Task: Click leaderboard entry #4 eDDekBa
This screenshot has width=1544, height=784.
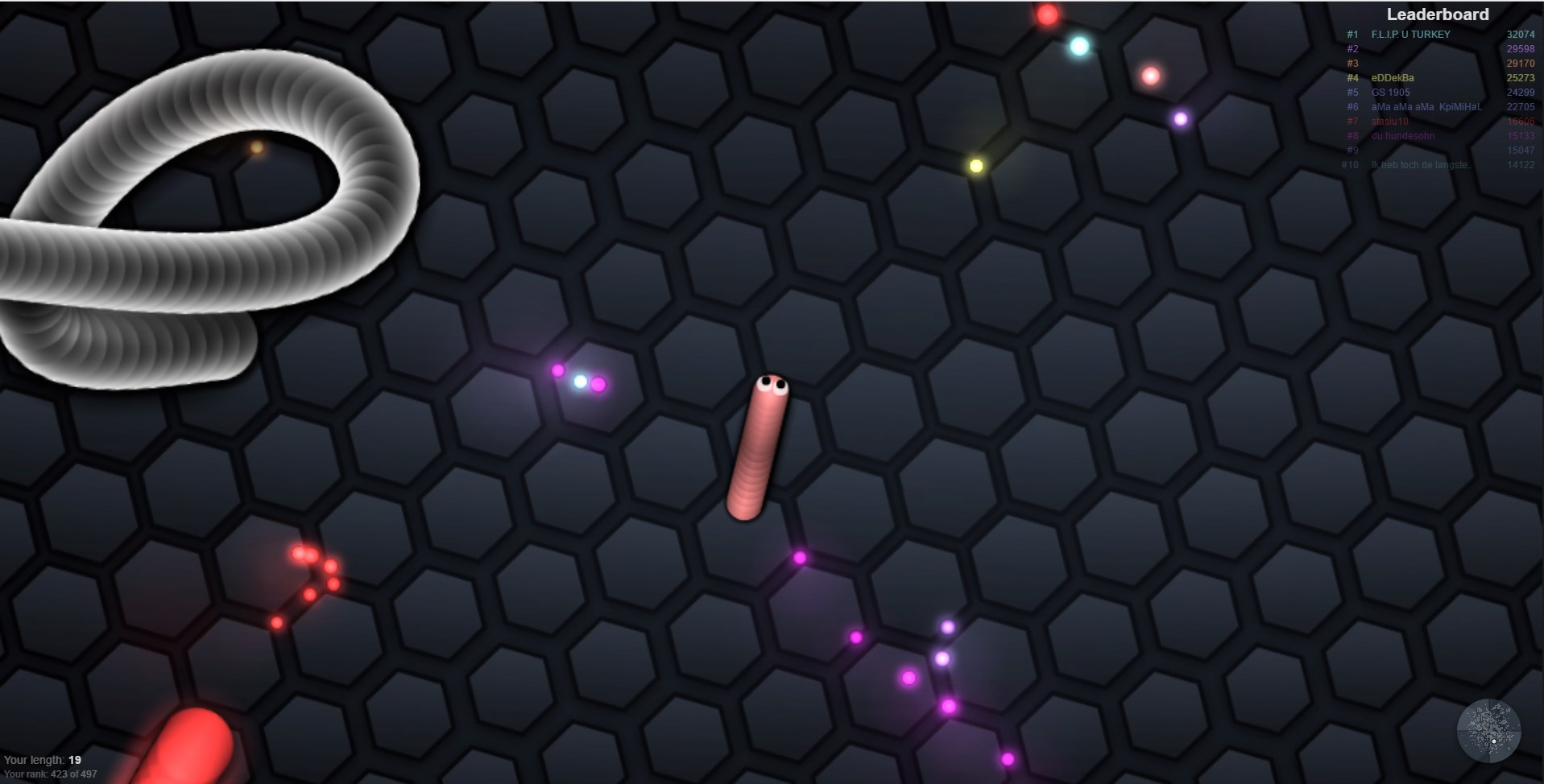Action: (x=1391, y=78)
